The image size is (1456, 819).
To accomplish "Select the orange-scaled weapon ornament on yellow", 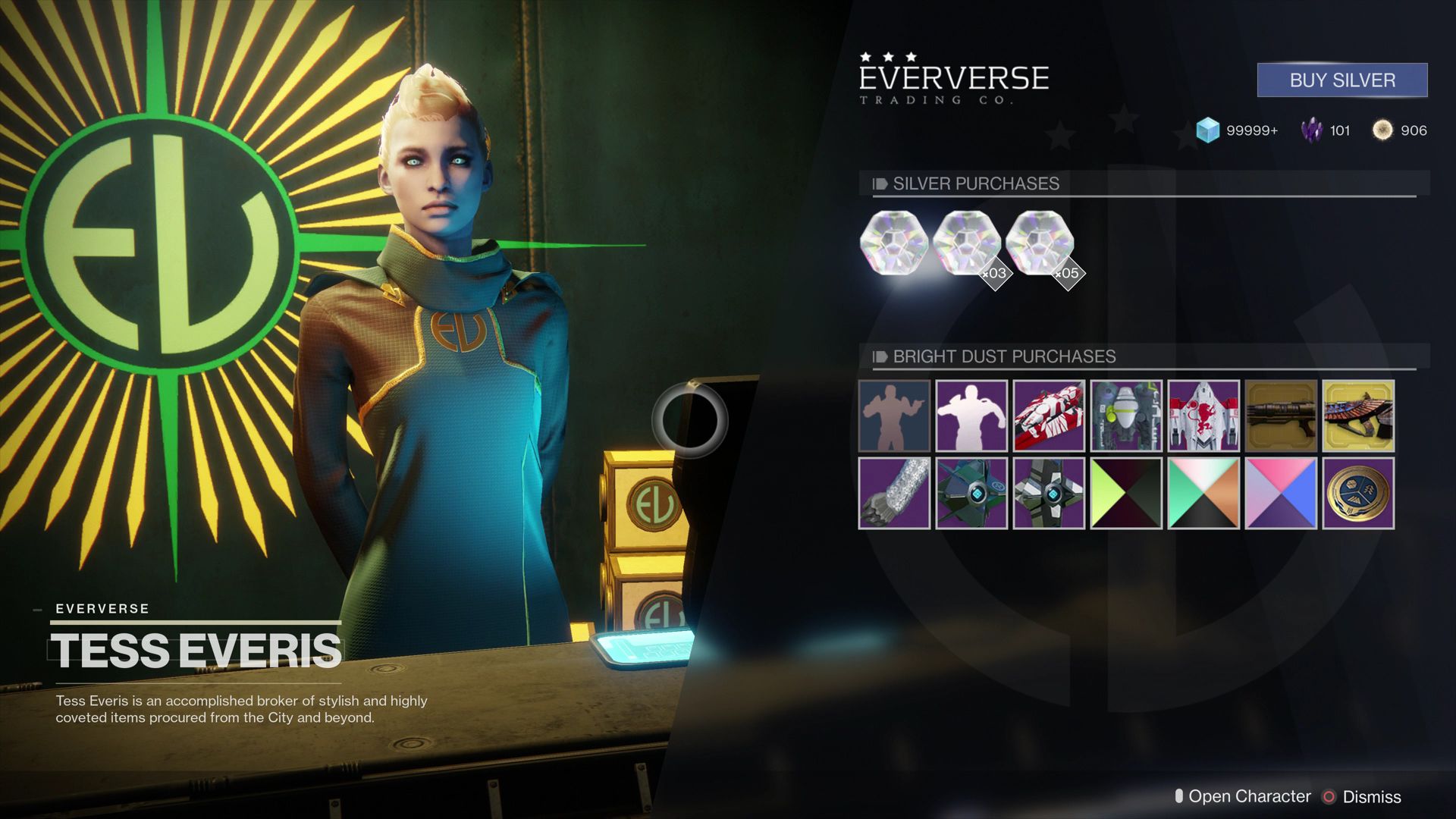I will [1358, 416].
